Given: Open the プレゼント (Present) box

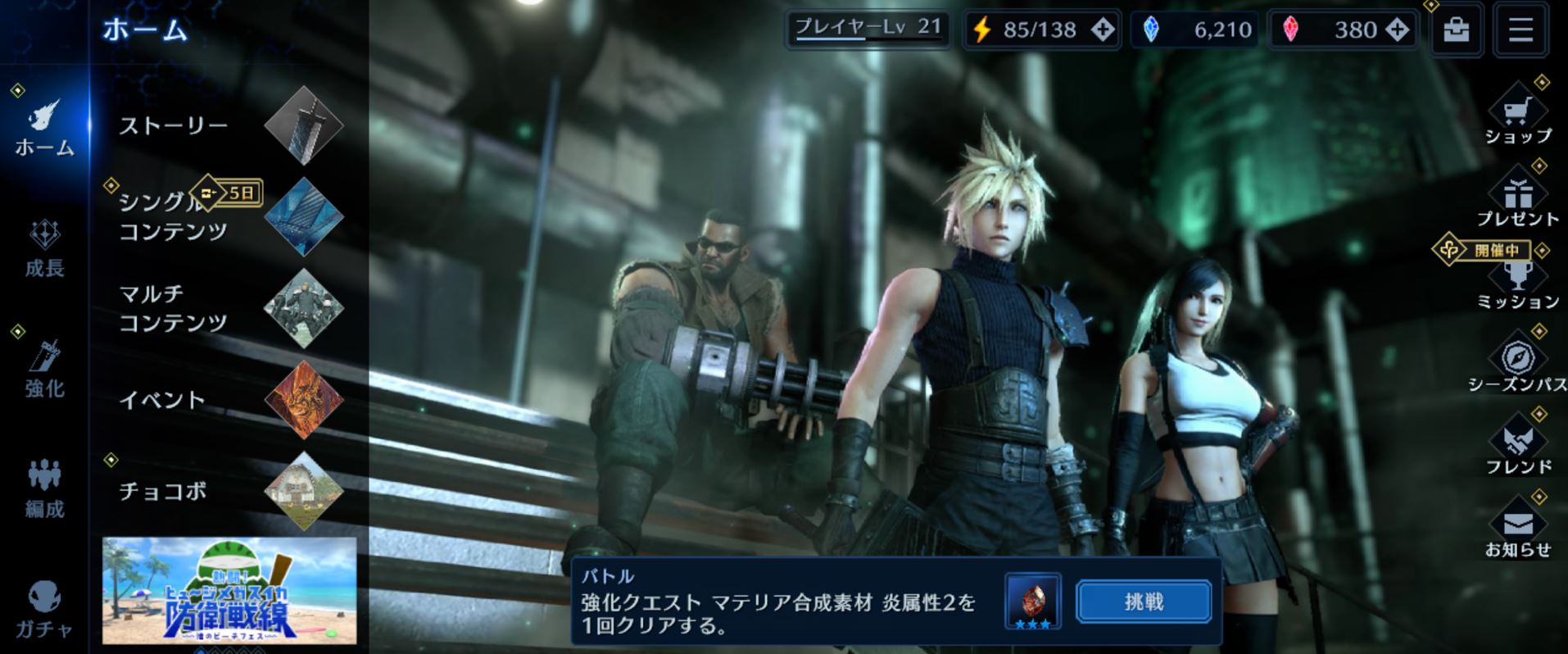Looking at the screenshot, I should (1519, 197).
